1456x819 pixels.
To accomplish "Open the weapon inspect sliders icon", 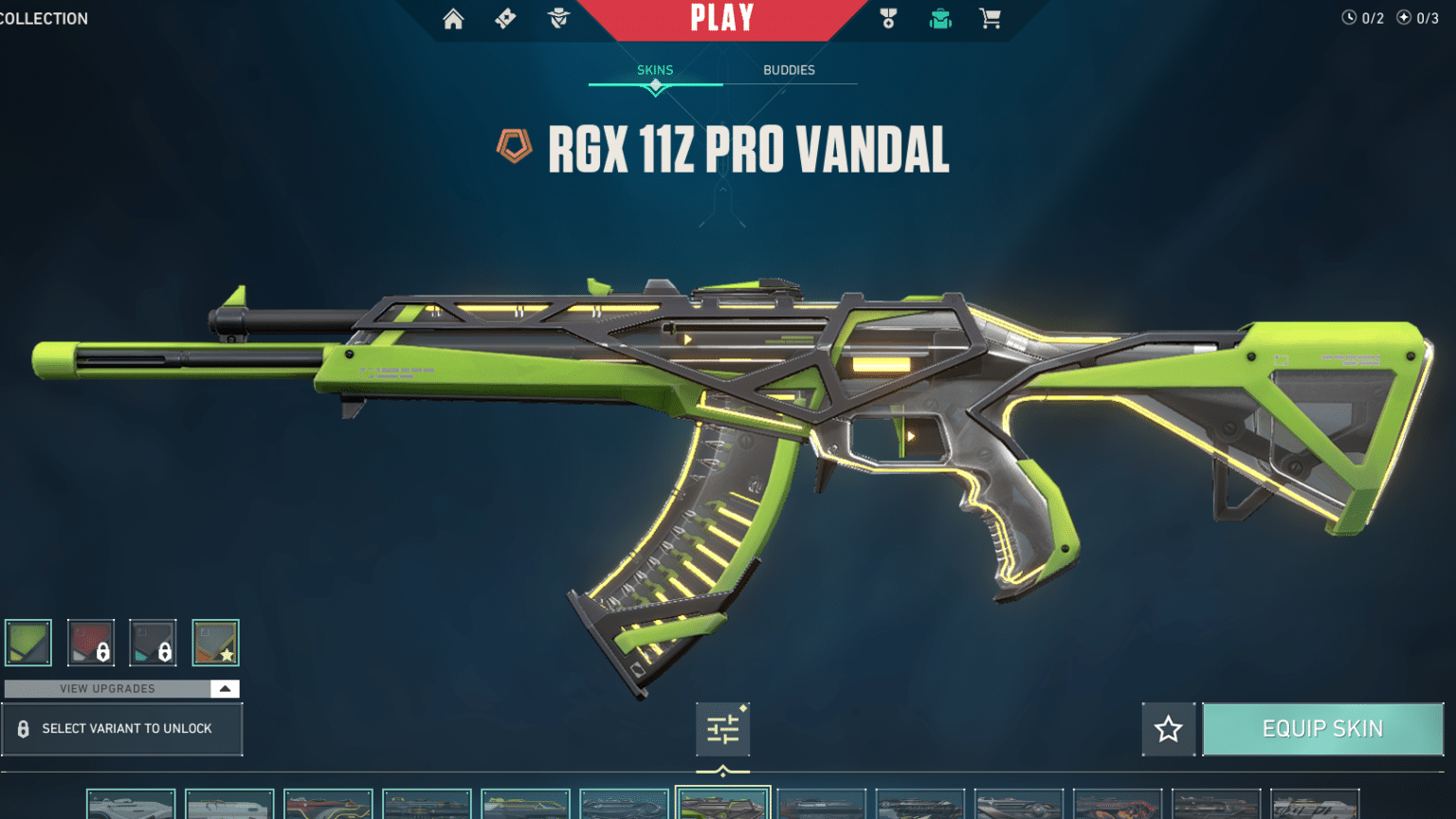I will click(x=722, y=728).
